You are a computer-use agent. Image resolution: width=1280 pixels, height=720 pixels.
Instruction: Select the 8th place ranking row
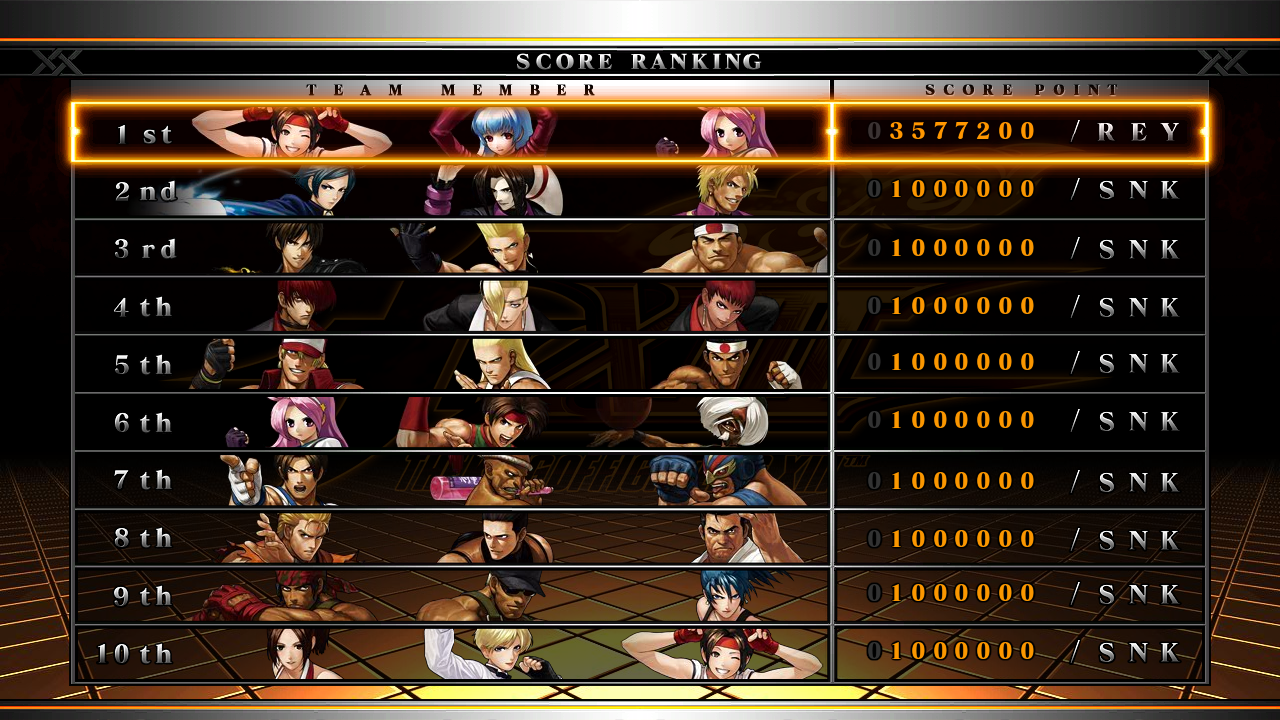pos(640,538)
